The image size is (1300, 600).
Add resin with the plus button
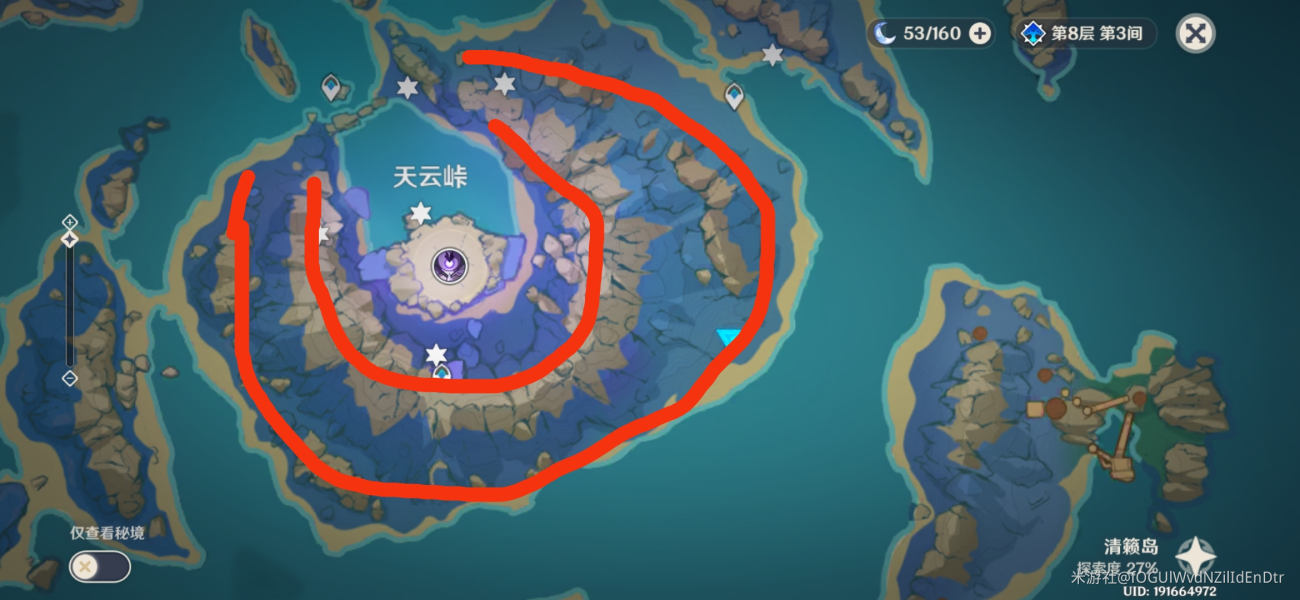point(980,34)
